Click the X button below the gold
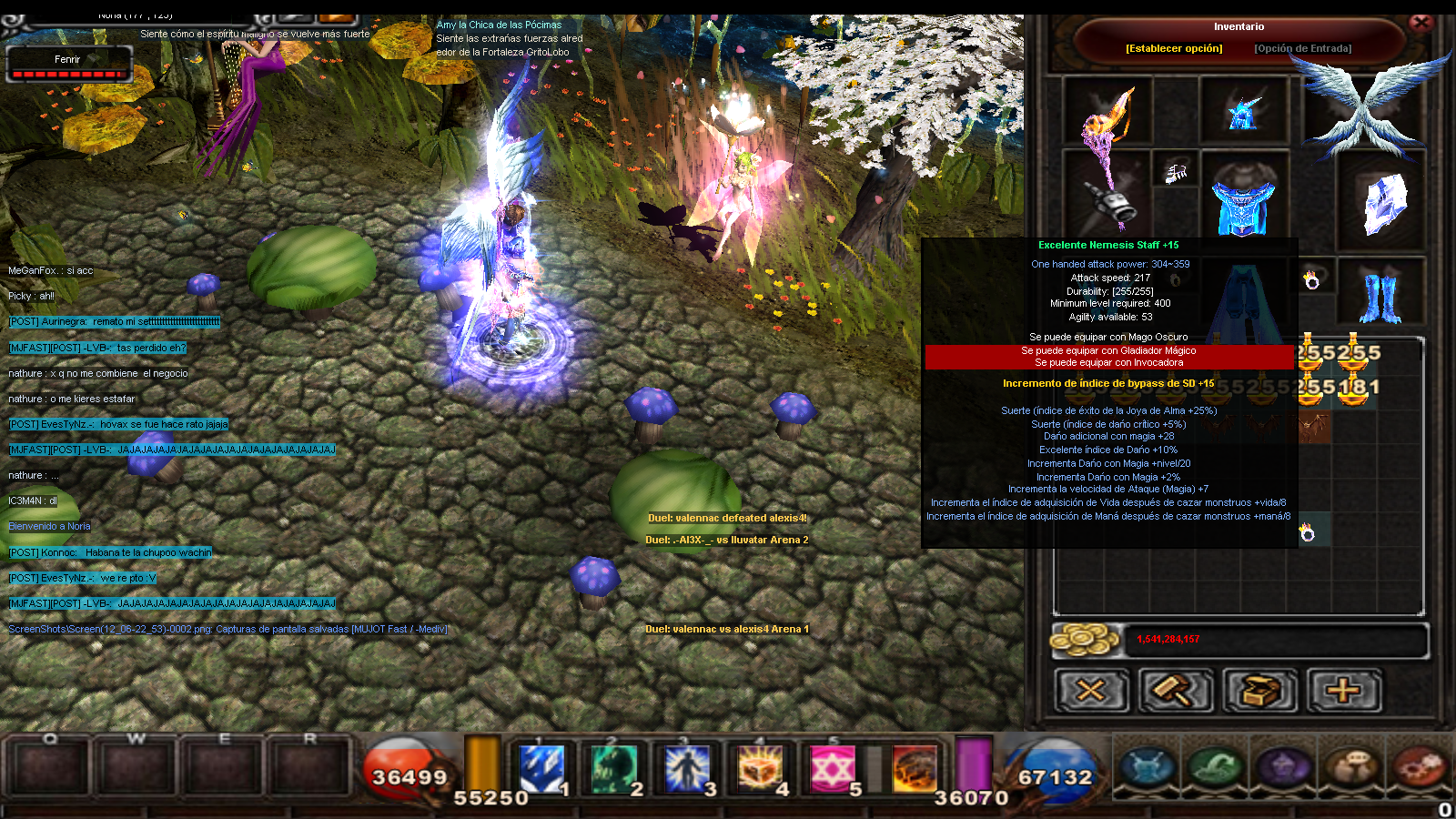This screenshot has width=1456, height=819. [1091, 691]
